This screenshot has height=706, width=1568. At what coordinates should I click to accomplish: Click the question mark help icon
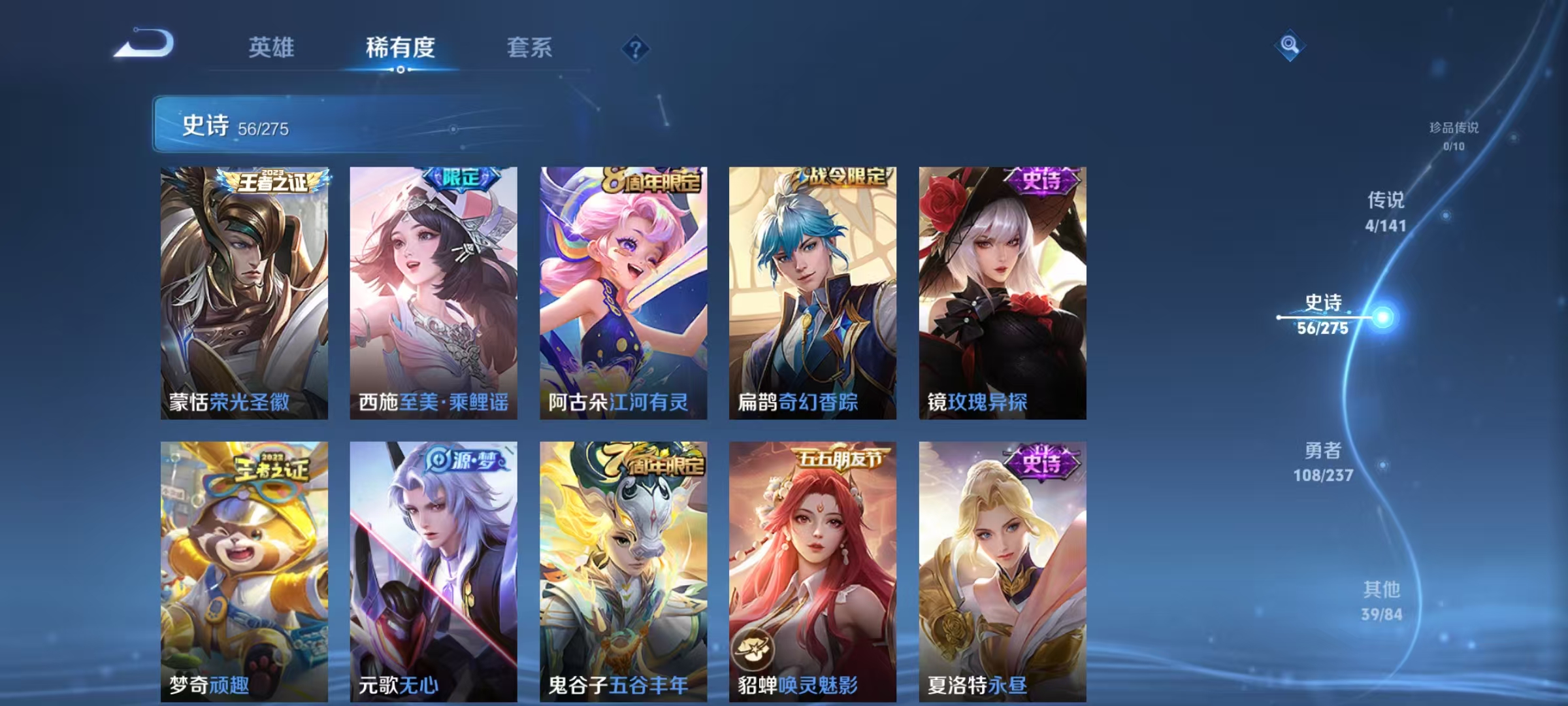[x=636, y=47]
